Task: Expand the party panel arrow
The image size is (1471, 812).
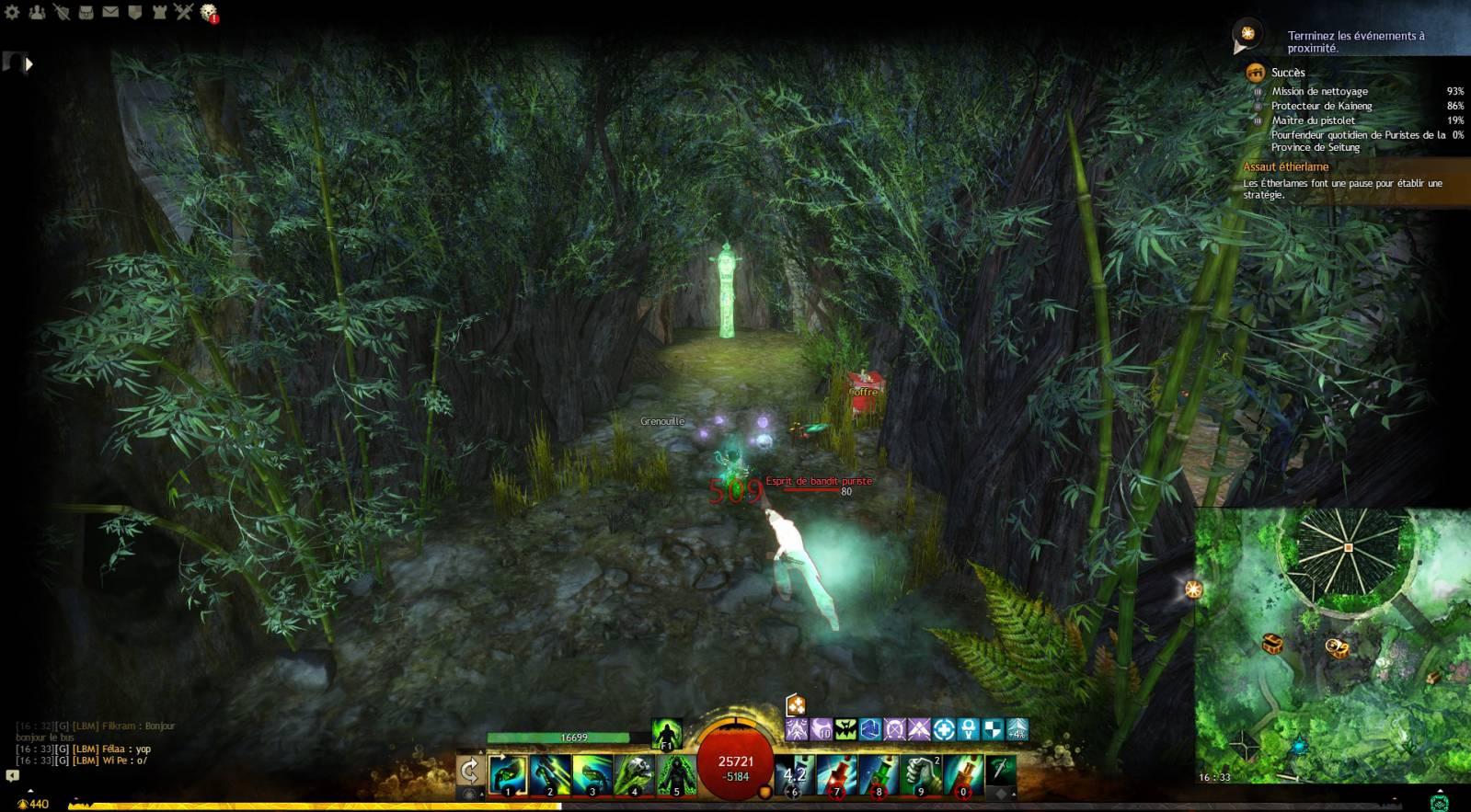Action: pos(29,64)
